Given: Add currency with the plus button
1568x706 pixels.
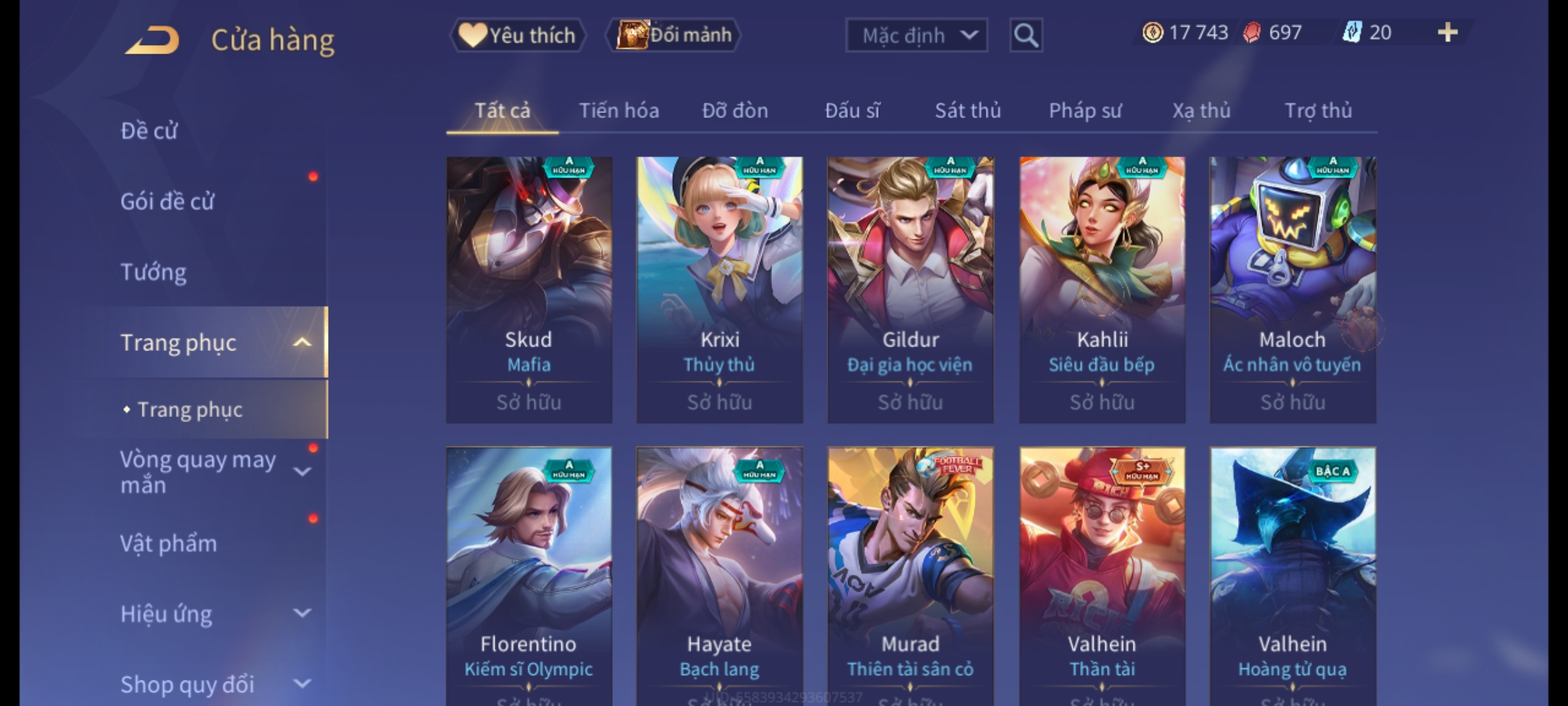Looking at the screenshot, I should click(x=1447, y=33).
